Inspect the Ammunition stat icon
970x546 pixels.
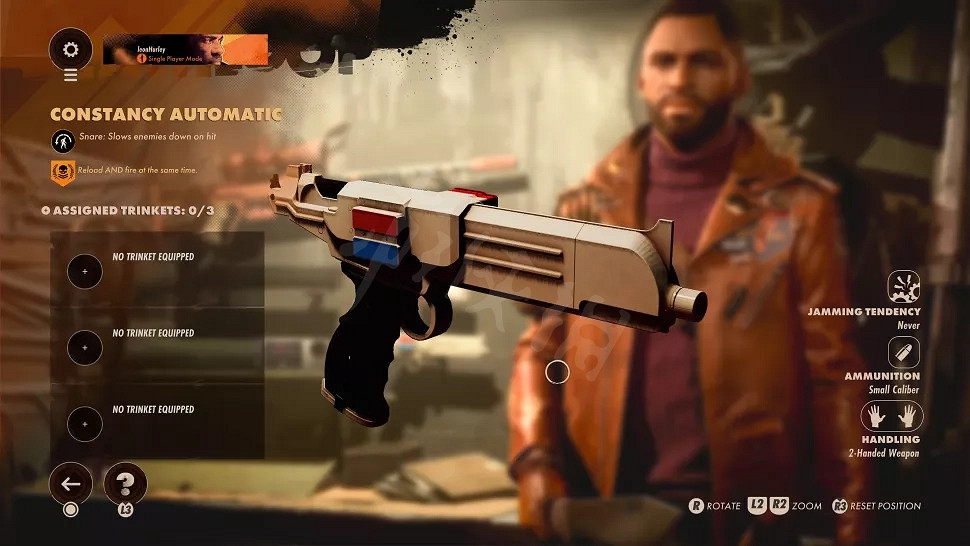pyautogui.click(x=903, y=352)
